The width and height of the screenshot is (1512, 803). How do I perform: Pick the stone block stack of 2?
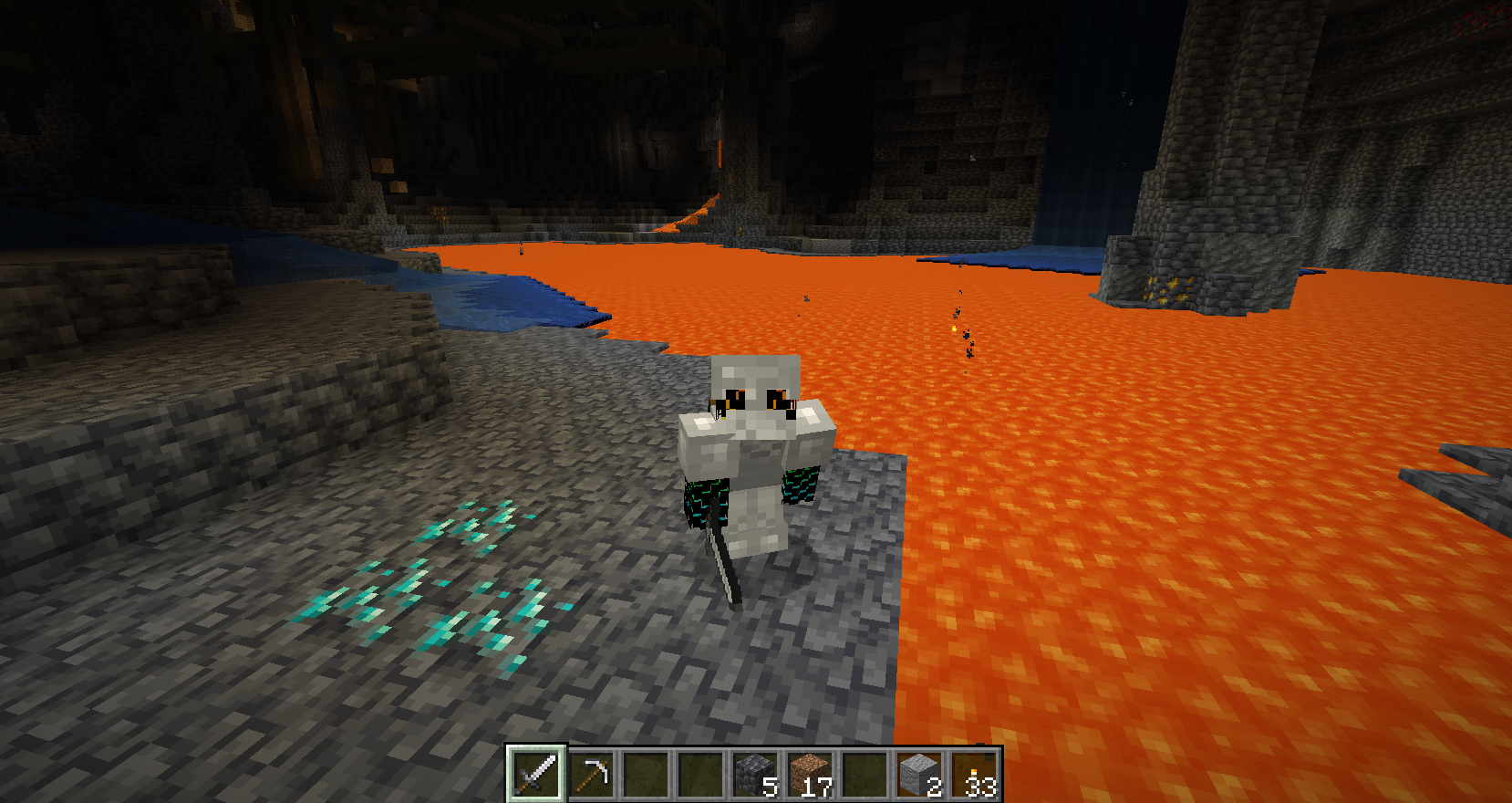point(919,774)
